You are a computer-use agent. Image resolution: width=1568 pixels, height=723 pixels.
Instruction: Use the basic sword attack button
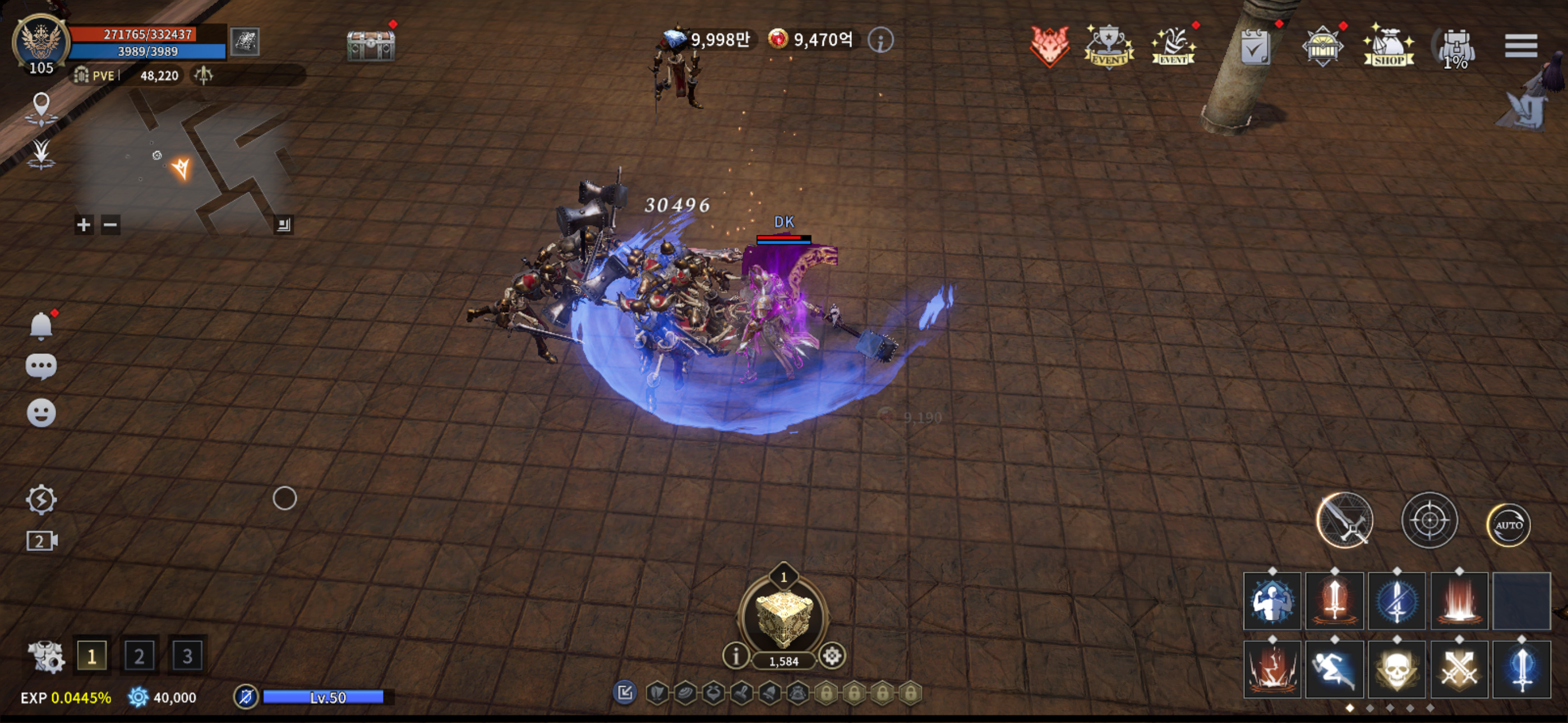(1344, 520)
